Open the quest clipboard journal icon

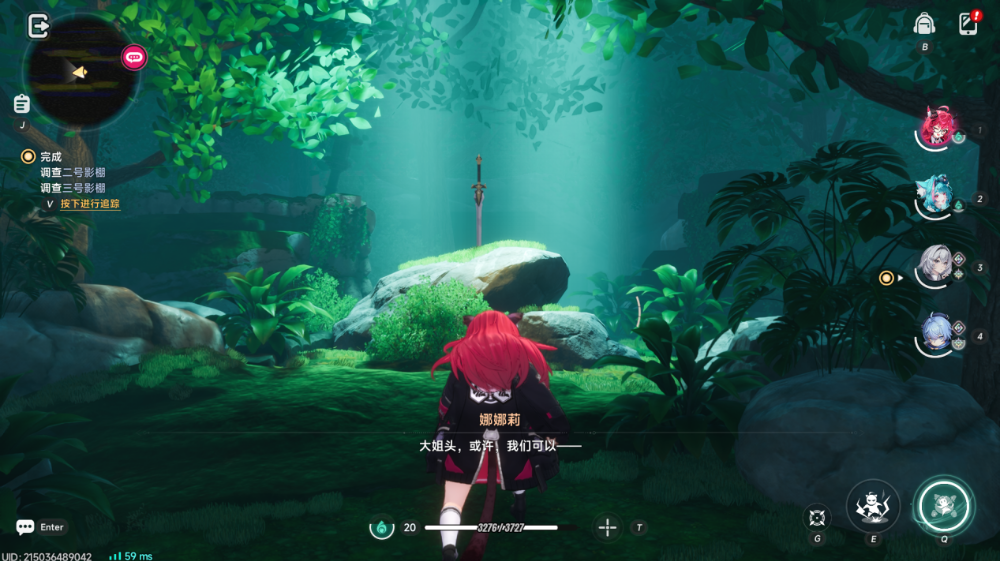[x=21, y=104]
